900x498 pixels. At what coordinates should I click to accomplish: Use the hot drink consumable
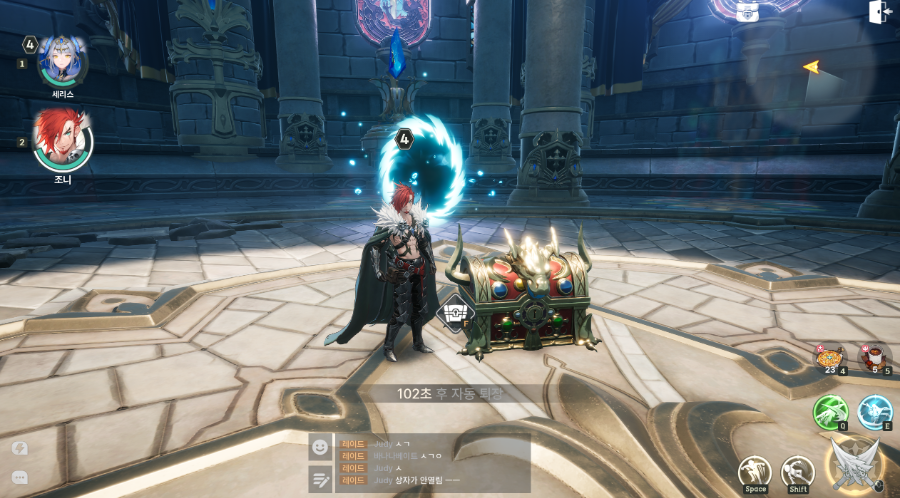pyautogui.click(x=875, y=356)
